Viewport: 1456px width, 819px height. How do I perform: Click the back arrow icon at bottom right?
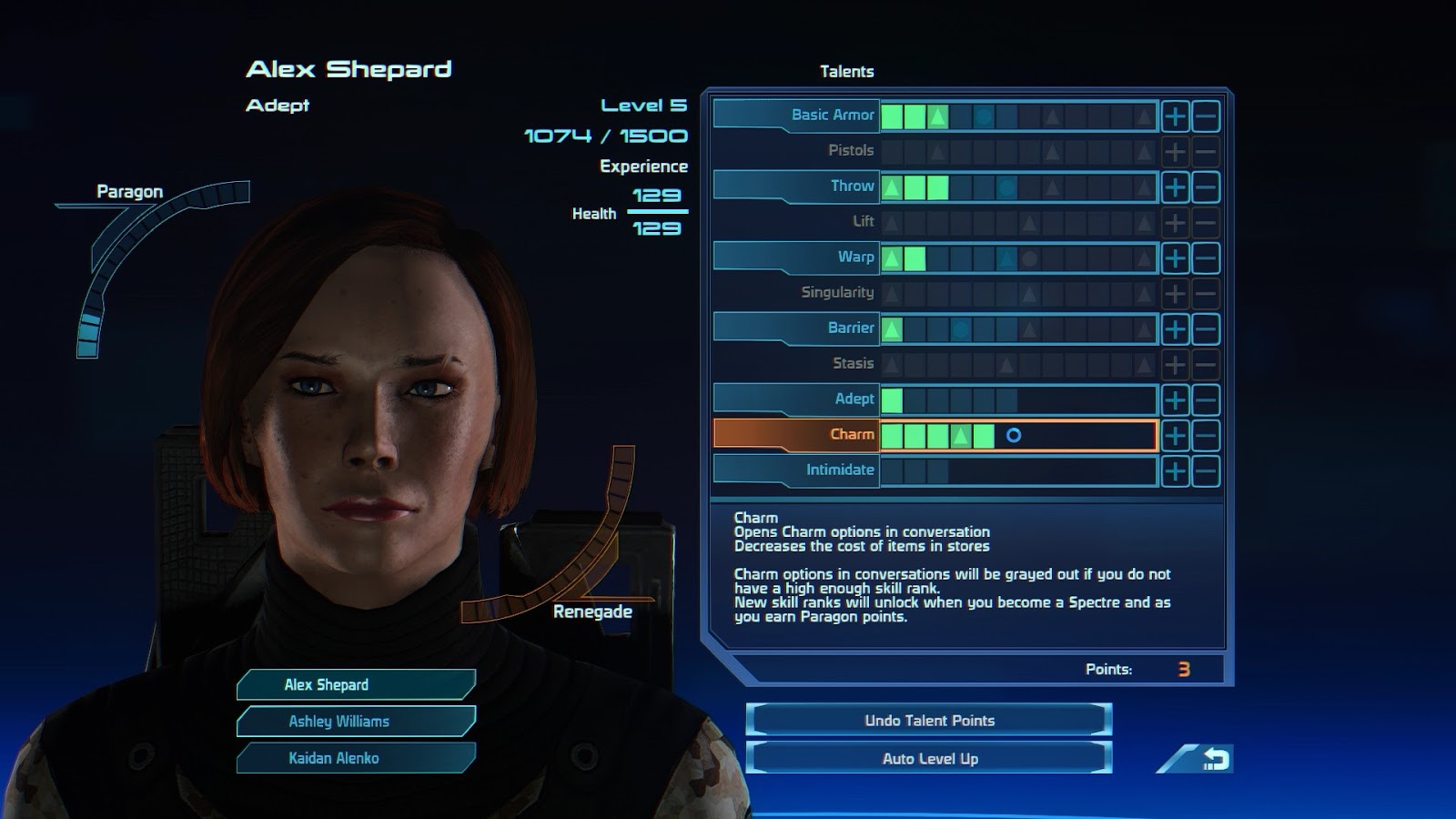[x=1217, y=756]
